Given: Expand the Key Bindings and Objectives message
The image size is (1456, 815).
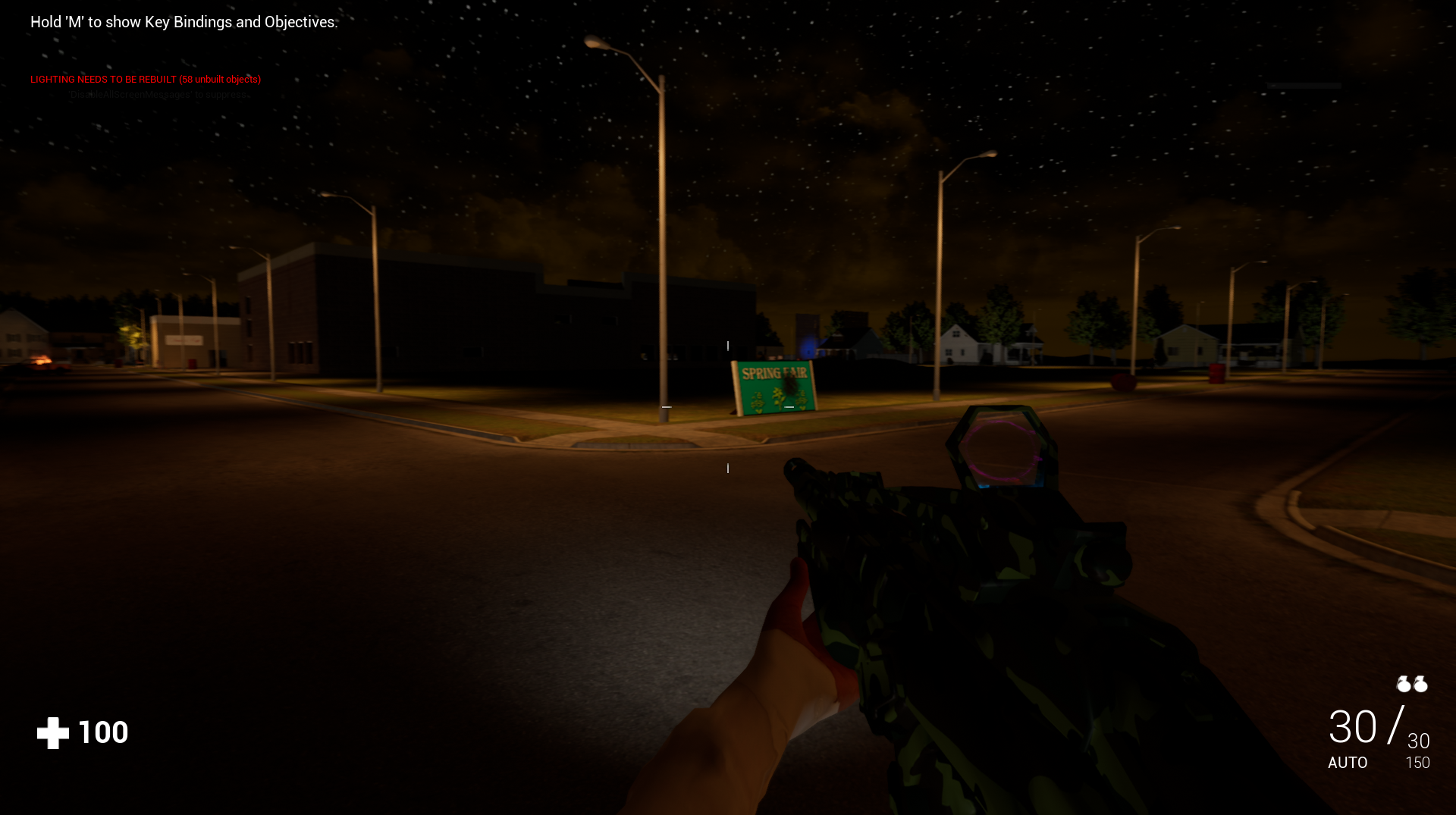Looking at the screenshot, I should click(x=182, y=22).
